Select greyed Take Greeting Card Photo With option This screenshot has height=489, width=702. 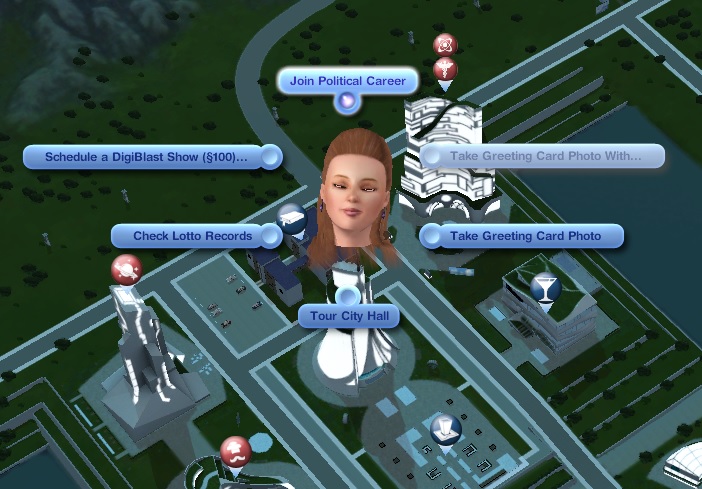[x=545, y=156]
